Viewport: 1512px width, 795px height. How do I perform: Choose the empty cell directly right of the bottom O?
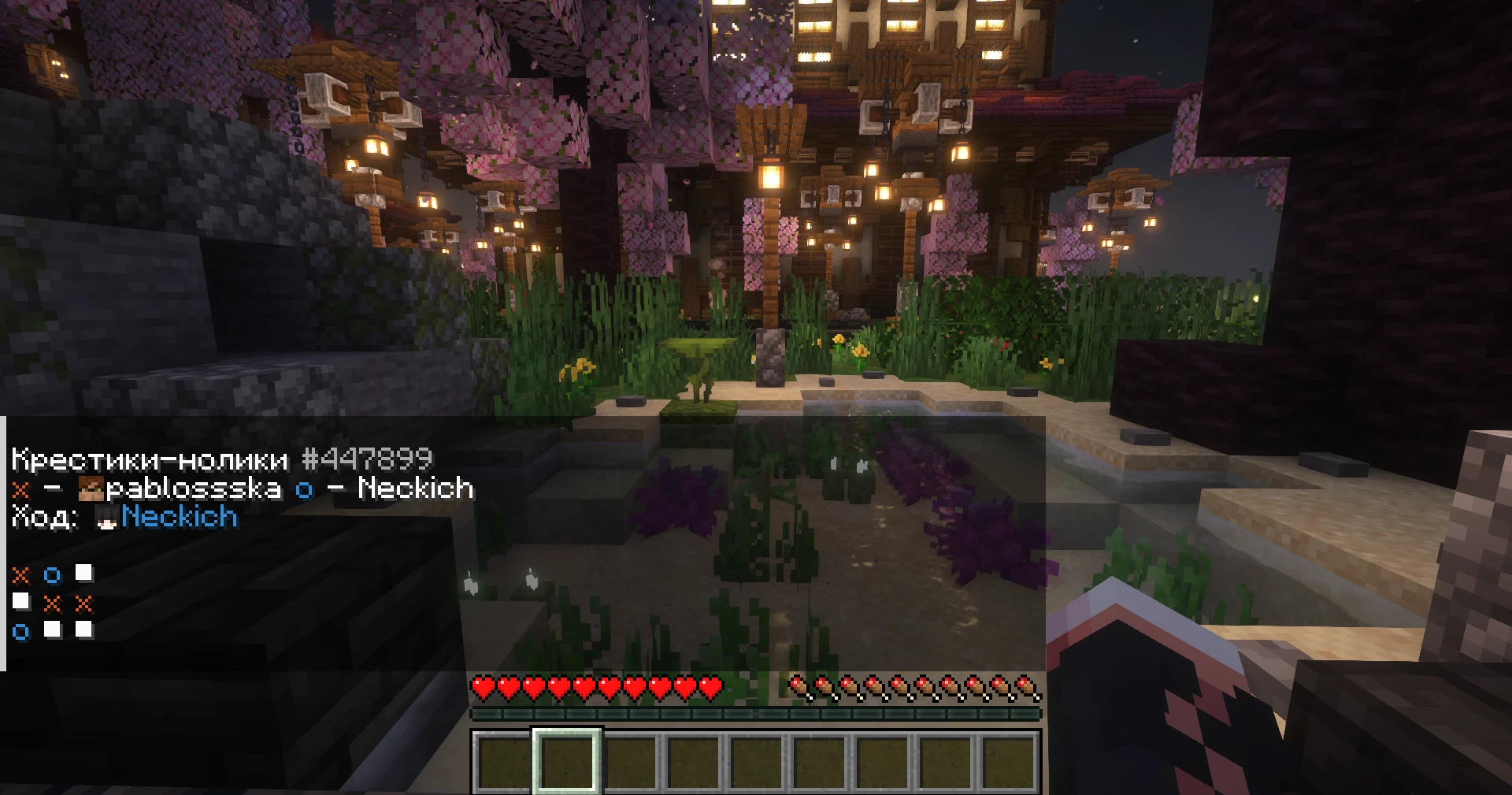[53, 630]
